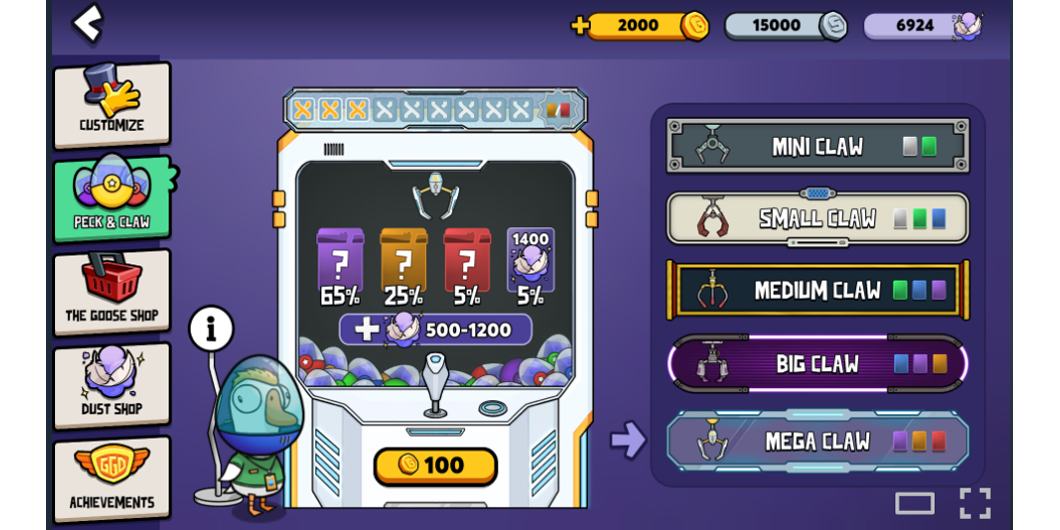Screen dimensions: 1060x530
Task: Add more gold coins with plus icon
Action: coord(580,26)
